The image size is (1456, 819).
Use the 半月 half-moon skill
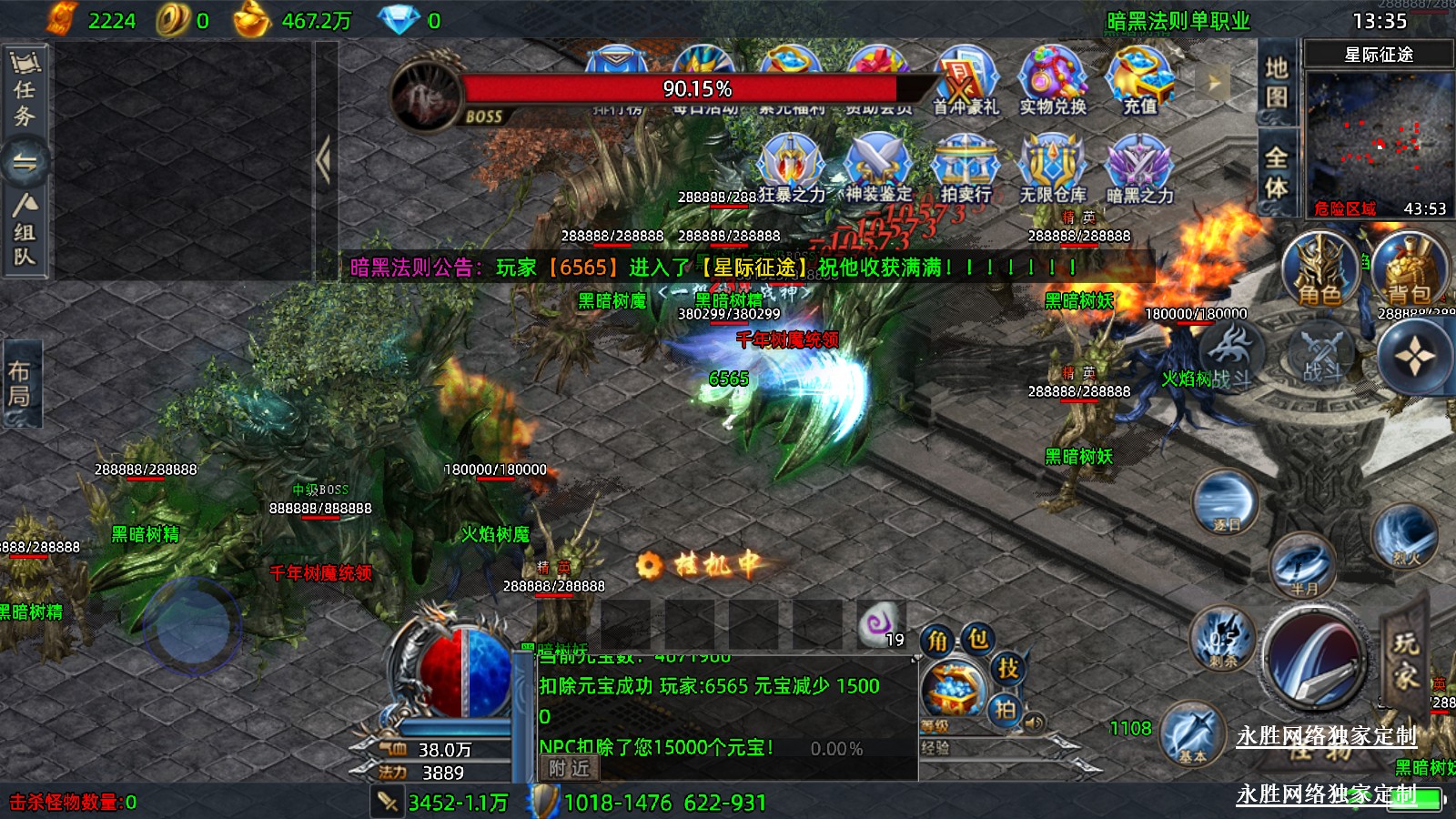(x=1302, y=566)
